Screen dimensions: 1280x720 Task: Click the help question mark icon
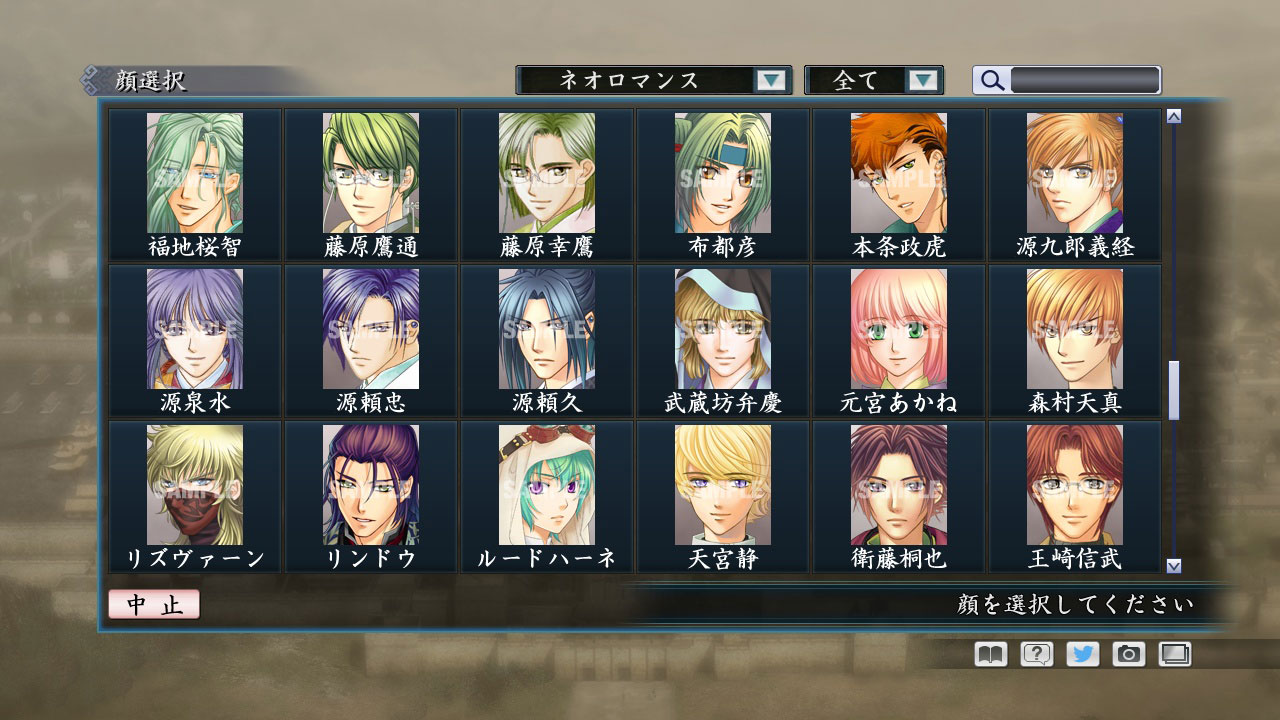(x=1035, y=654)
